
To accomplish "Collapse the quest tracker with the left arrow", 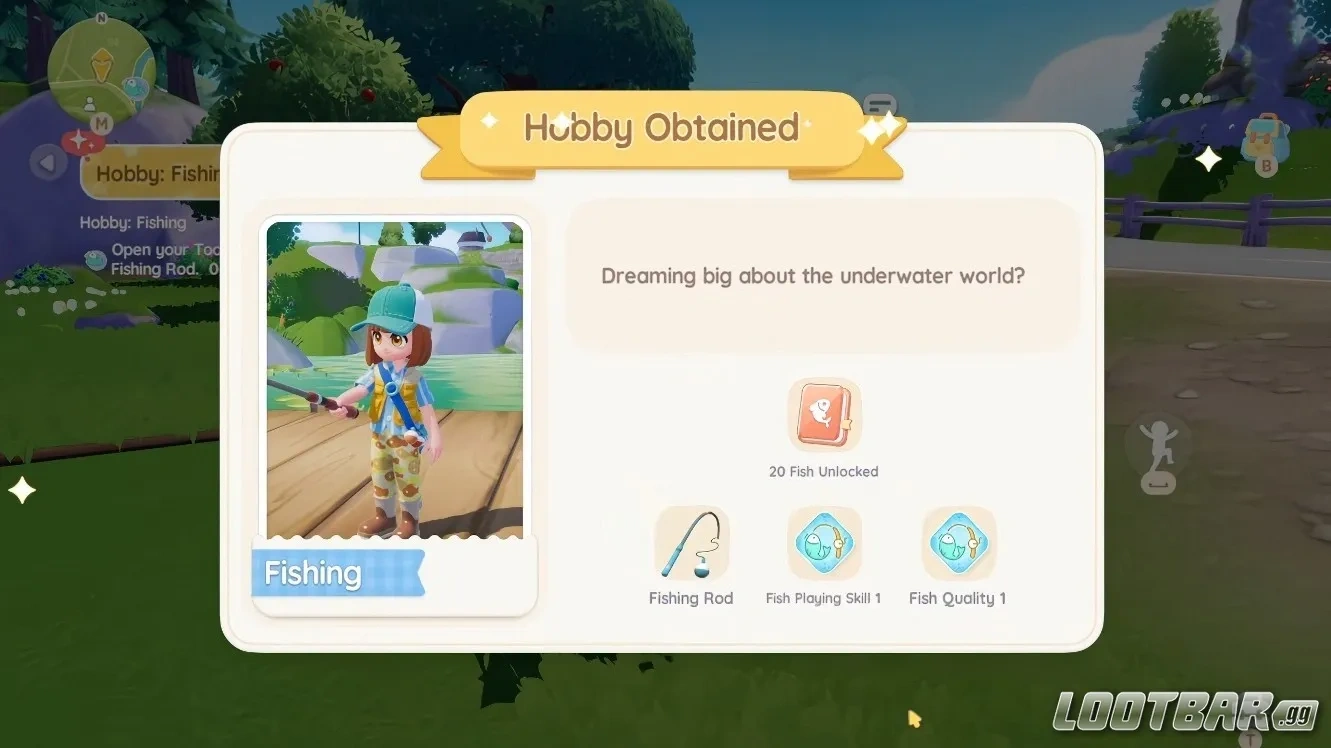I will click(x=46, y=162).
